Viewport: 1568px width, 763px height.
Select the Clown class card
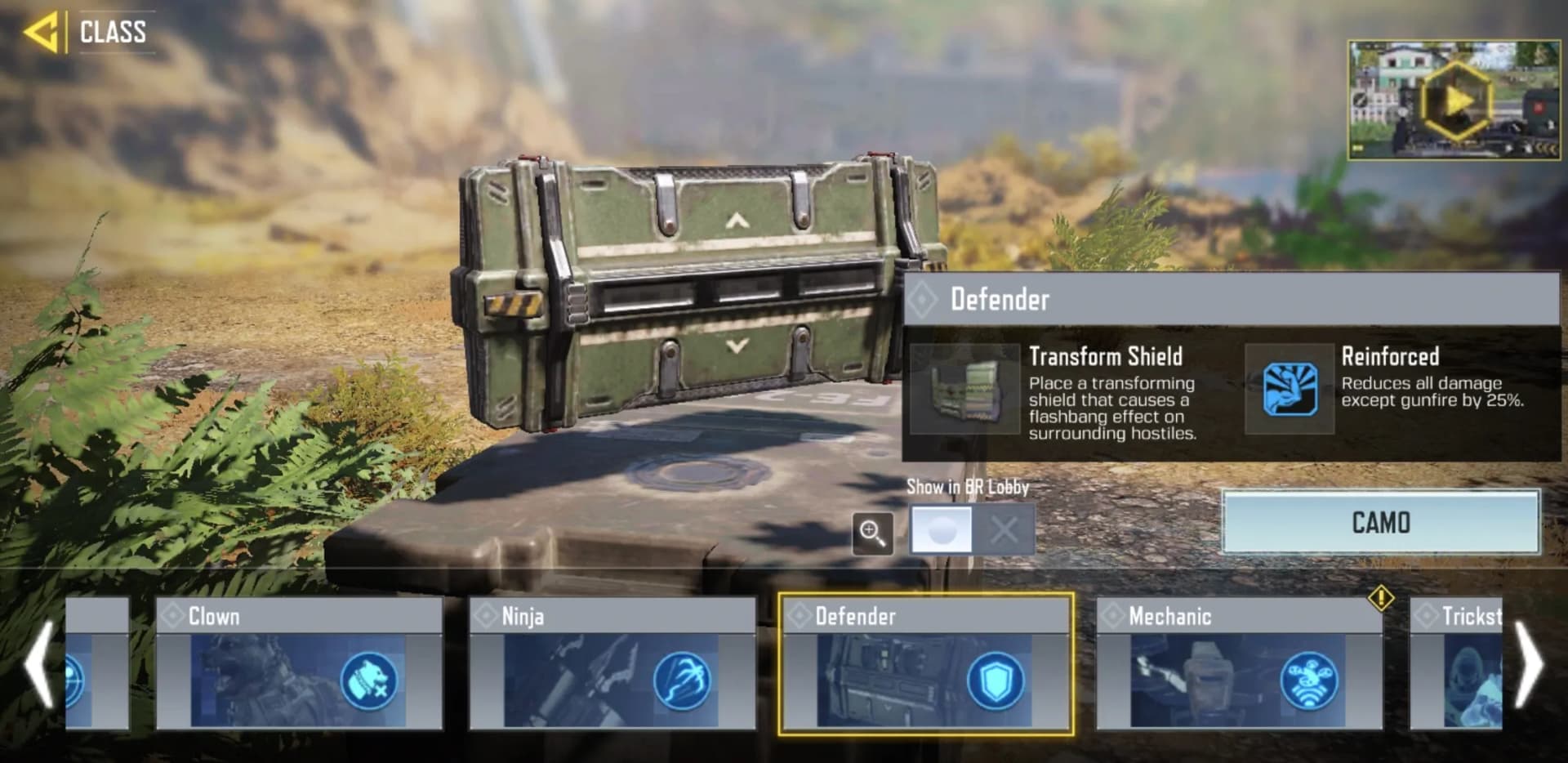click(x=299, y=663)
